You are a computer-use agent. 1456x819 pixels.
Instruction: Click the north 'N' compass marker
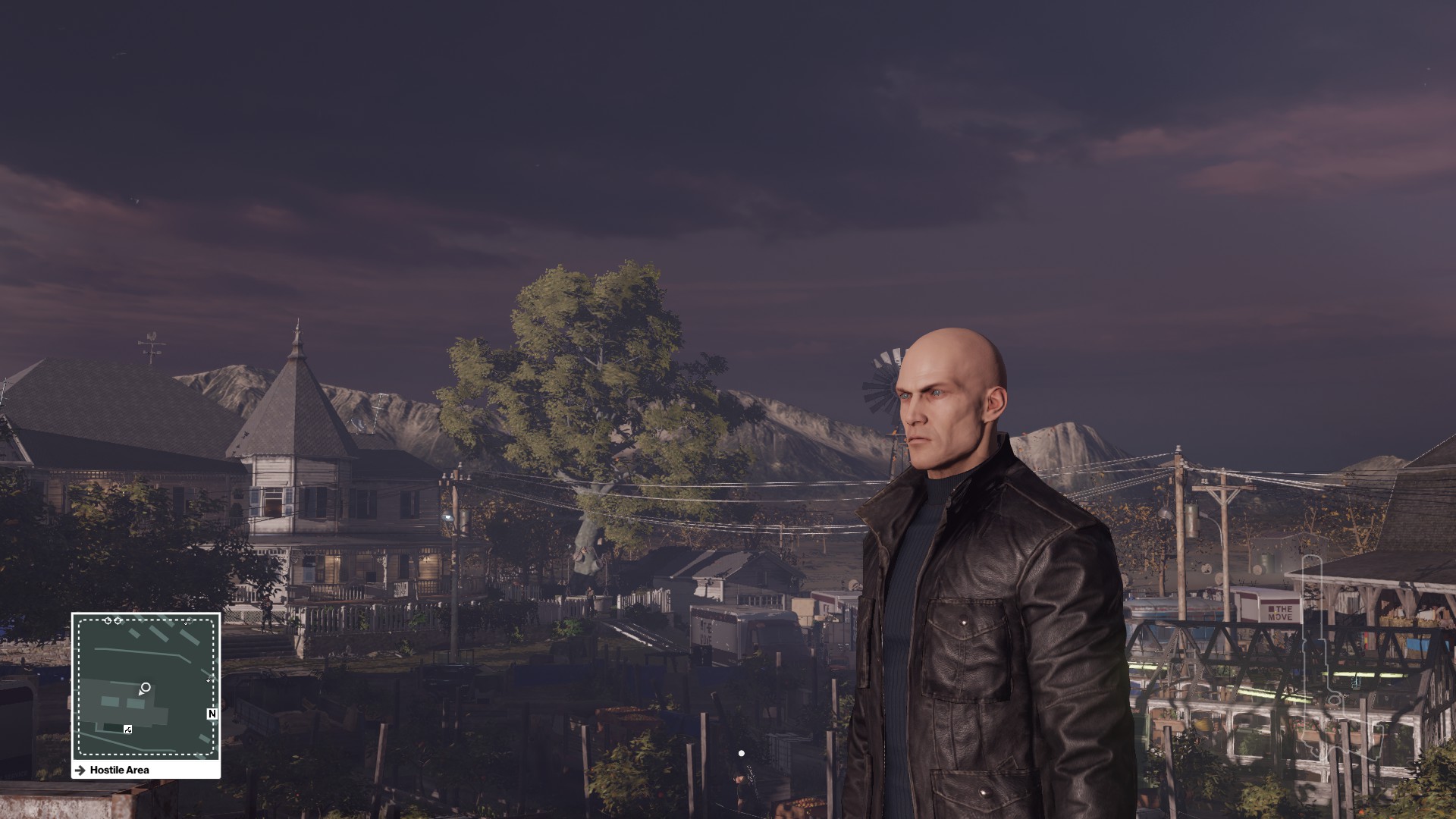(212, 714)
